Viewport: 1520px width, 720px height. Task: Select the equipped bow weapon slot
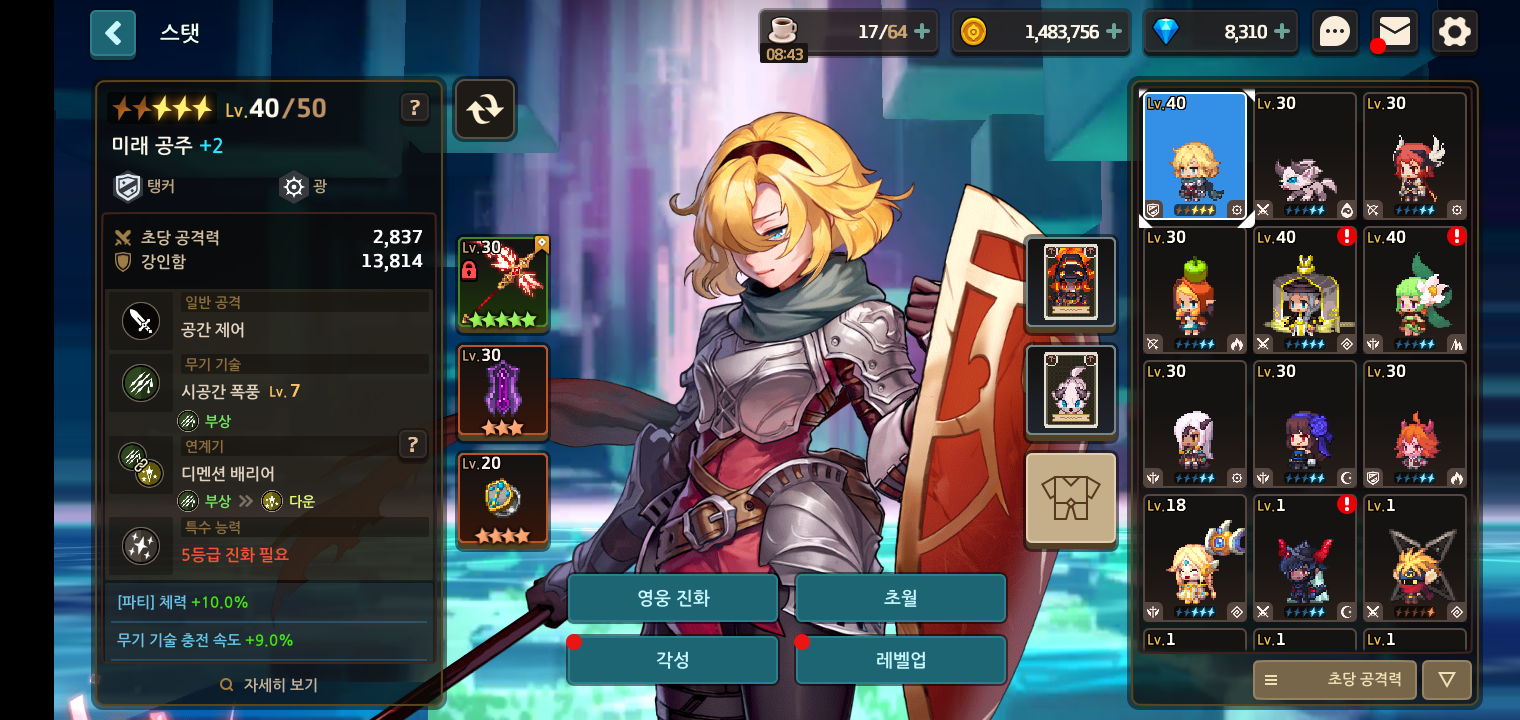[503, 283]
